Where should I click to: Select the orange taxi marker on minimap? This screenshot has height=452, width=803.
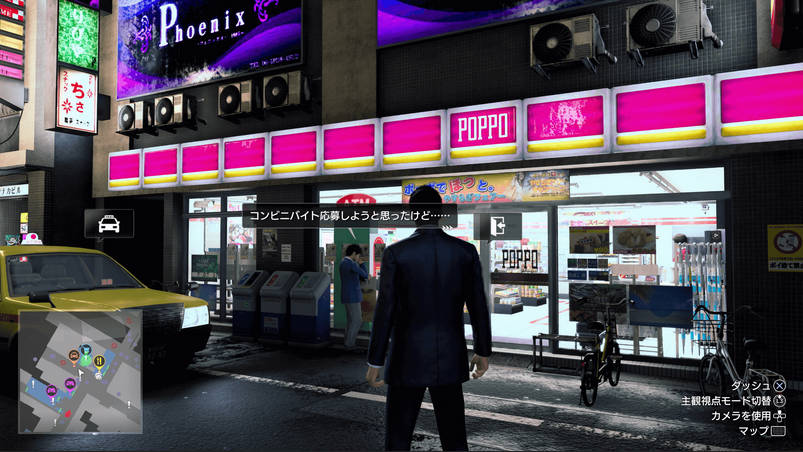pyautogui.click(x=73, y=353)
